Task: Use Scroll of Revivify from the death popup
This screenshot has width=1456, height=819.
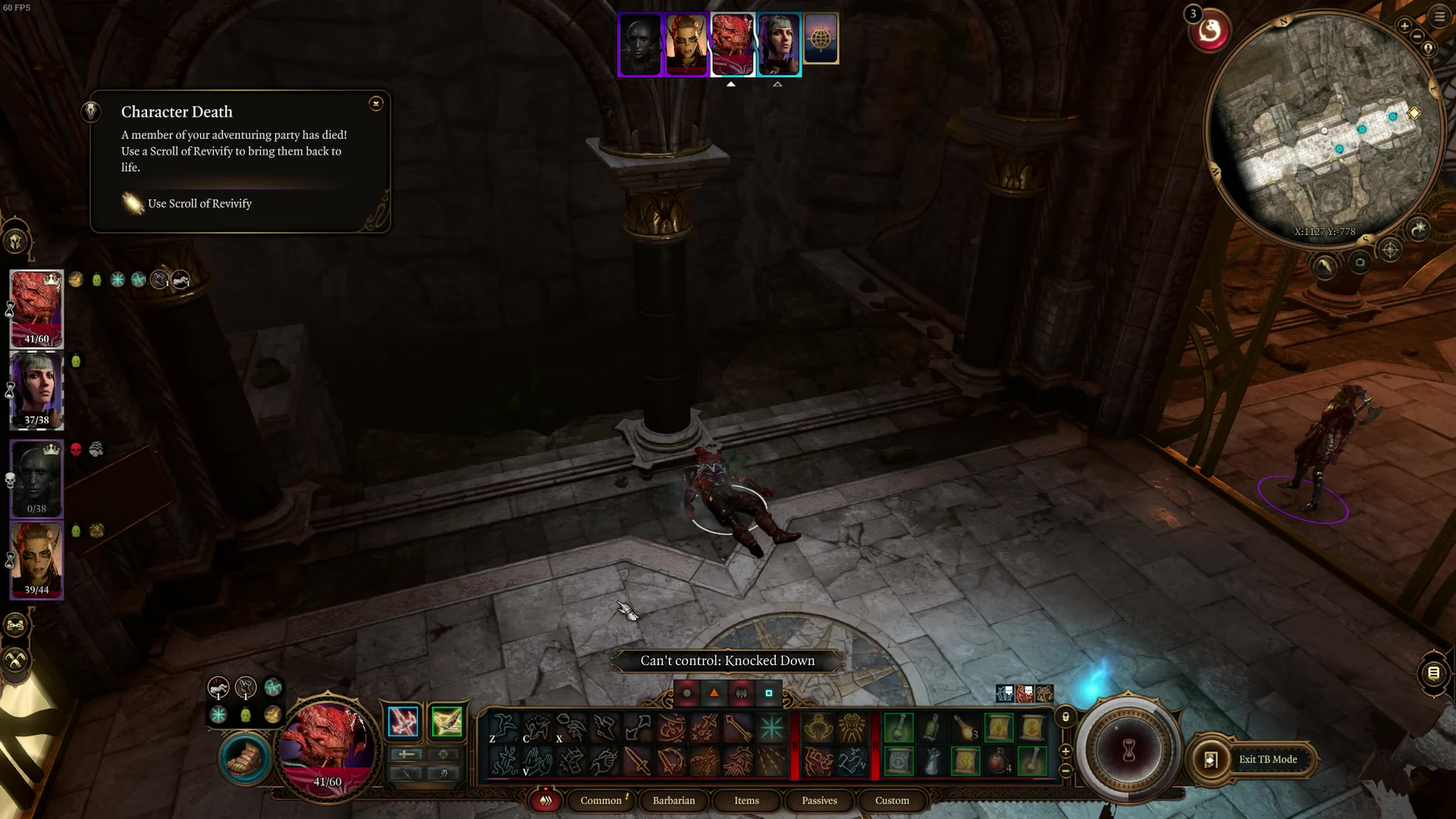Action: 199,204
